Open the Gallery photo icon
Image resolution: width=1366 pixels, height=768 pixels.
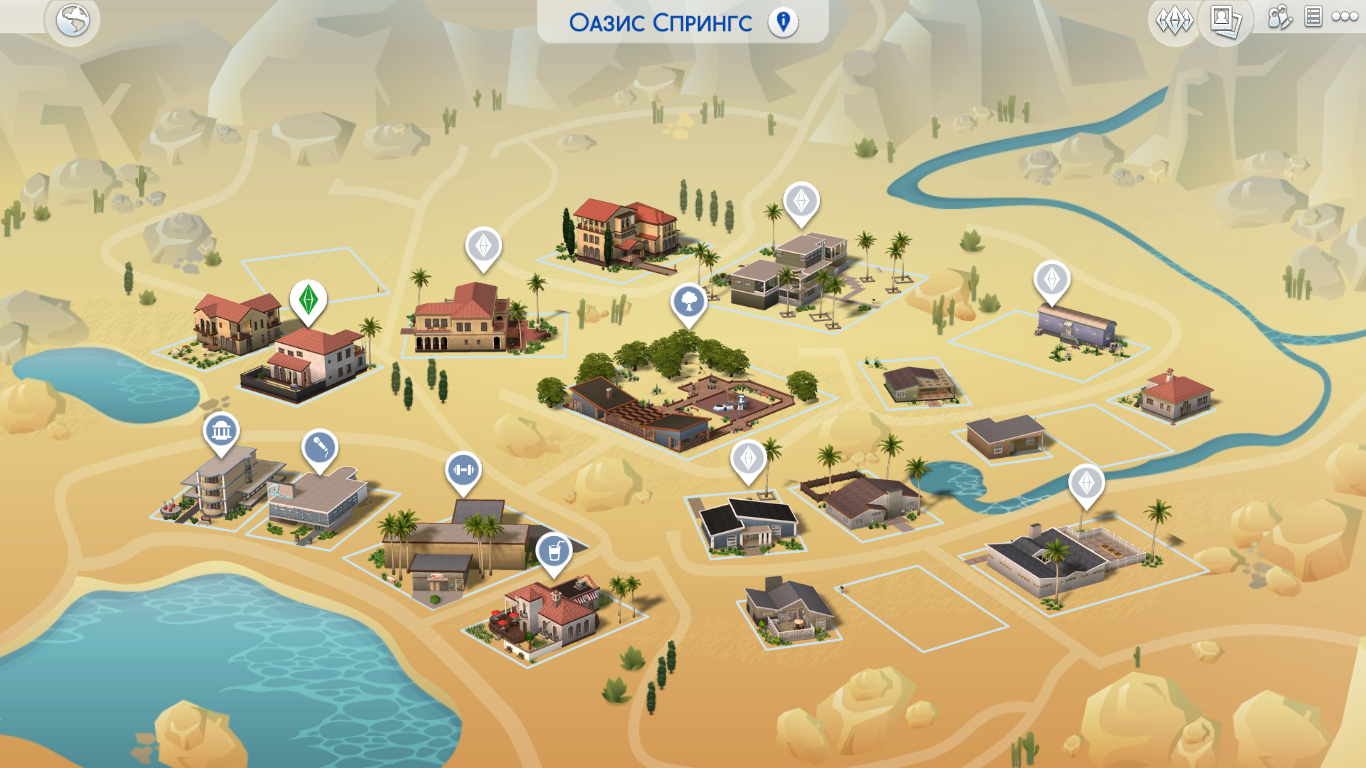pyautogui.click(x=1224, y=20)
